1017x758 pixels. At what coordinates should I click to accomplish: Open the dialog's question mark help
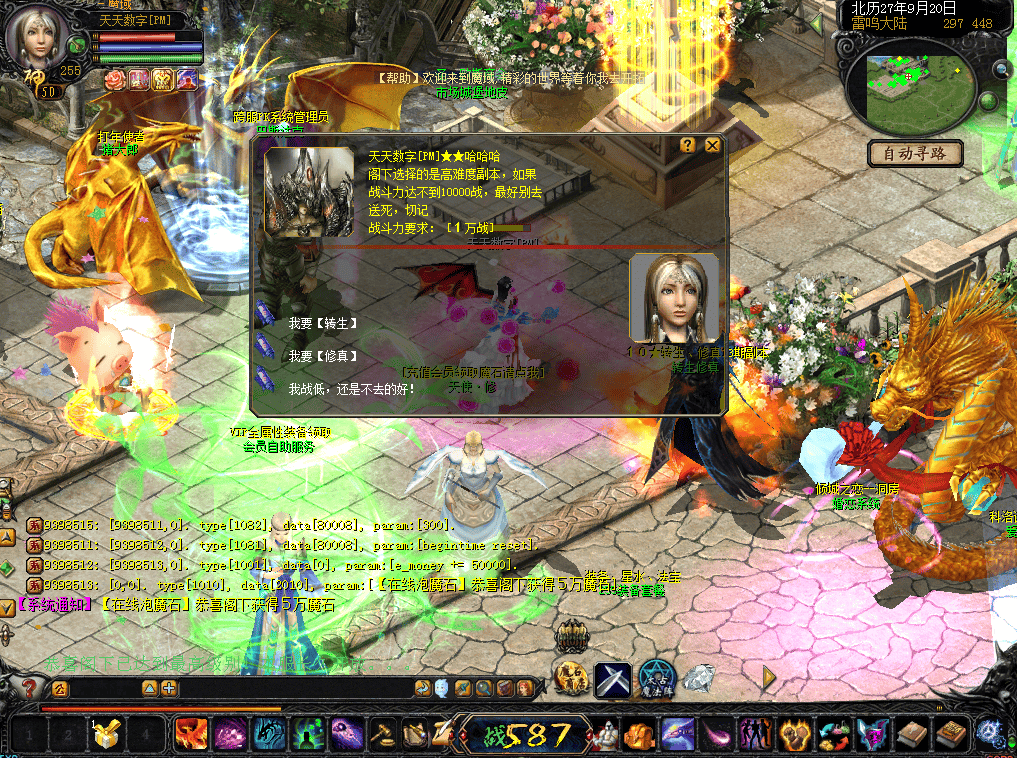[688, 145]
